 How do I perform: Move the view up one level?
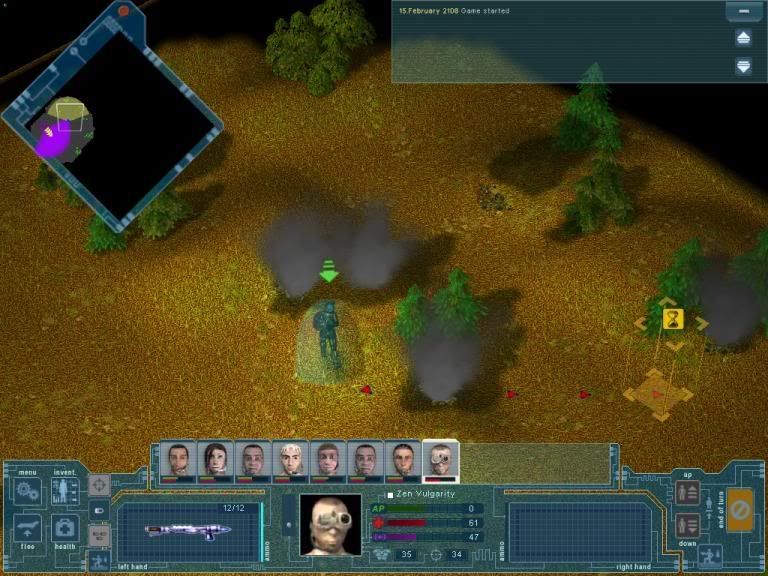click(x=687, y=492)
